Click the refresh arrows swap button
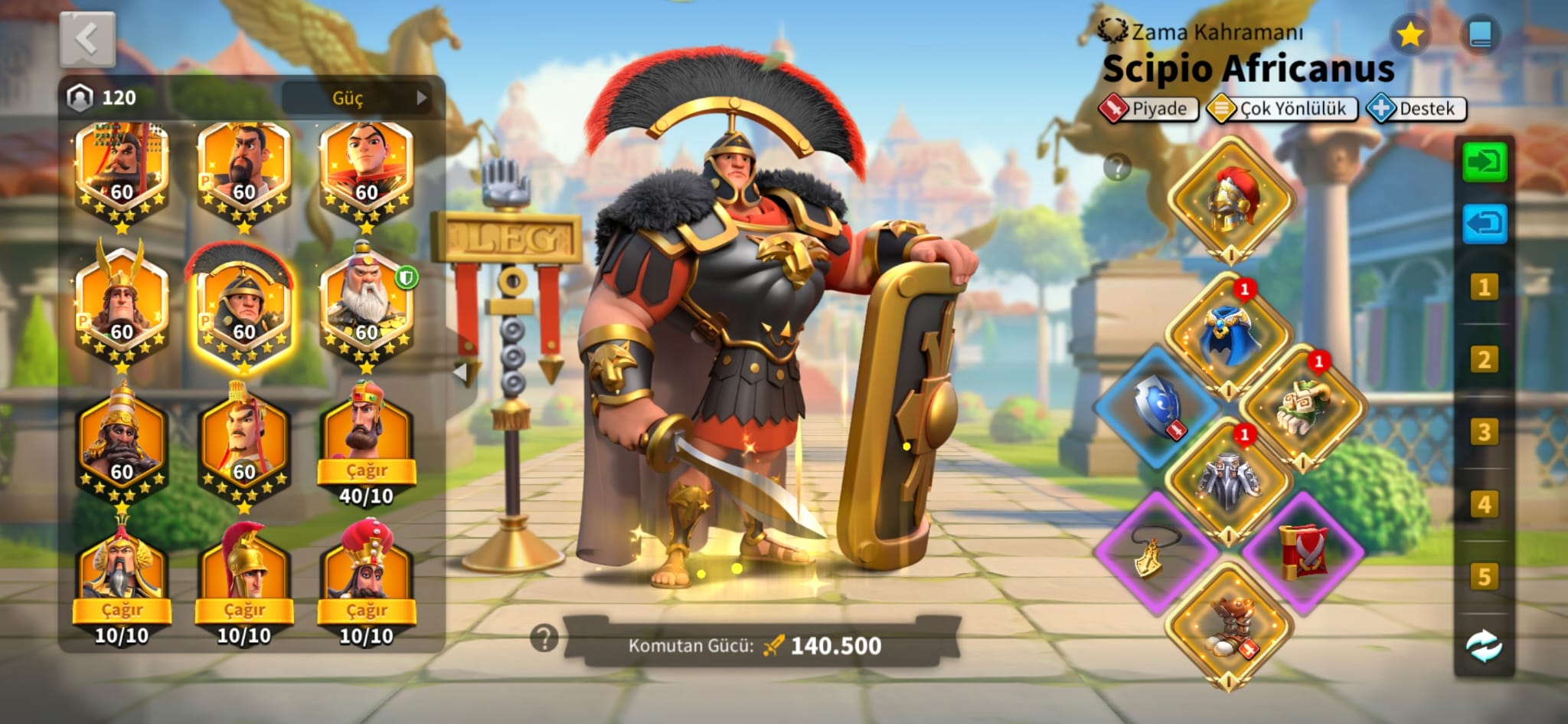The image size is (1568, 724). click(1484, 647)
